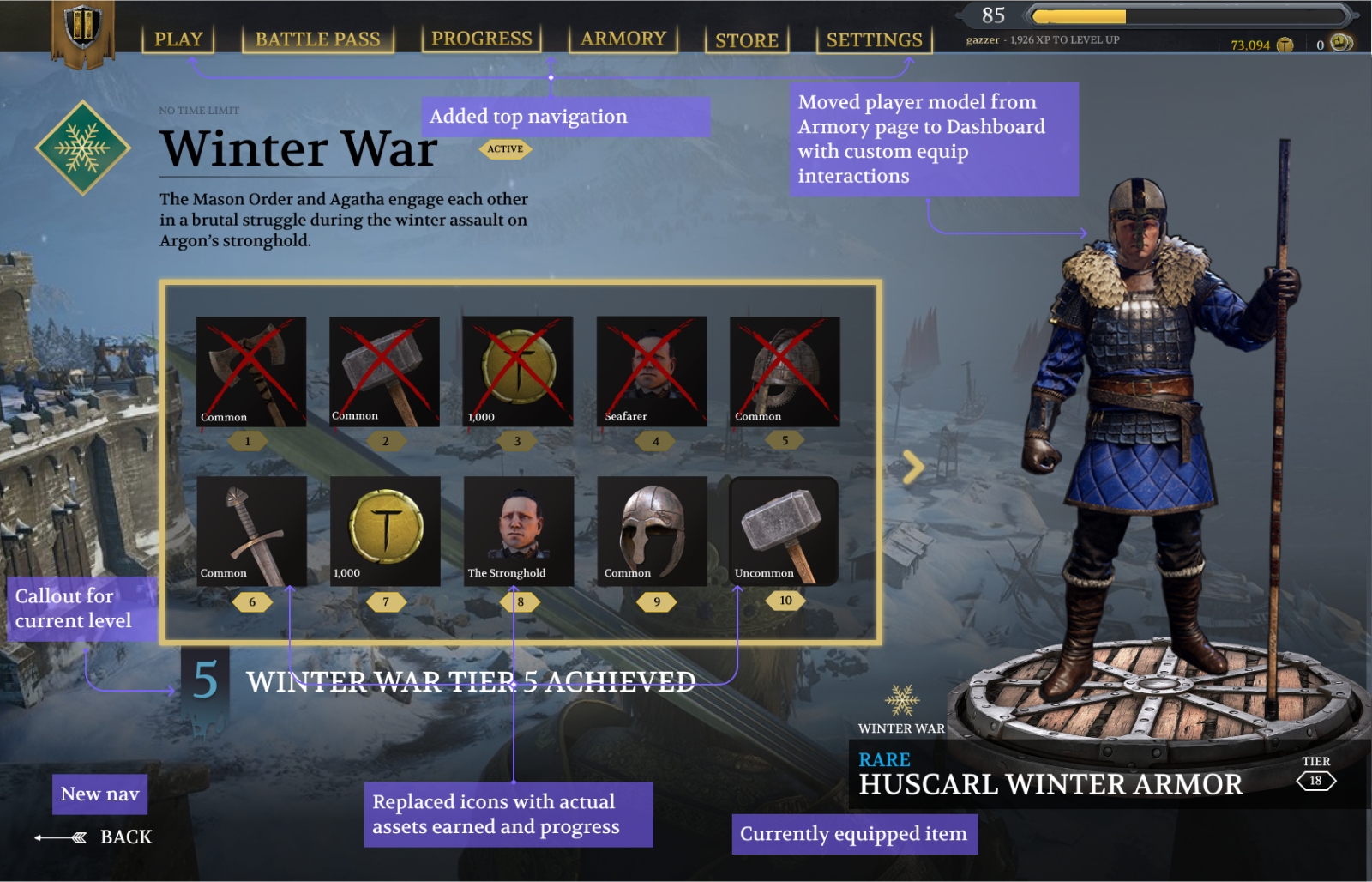Pick the tier 5 helmet reward
Screen dimensions: 1372x882
click(x=785, y=372)
